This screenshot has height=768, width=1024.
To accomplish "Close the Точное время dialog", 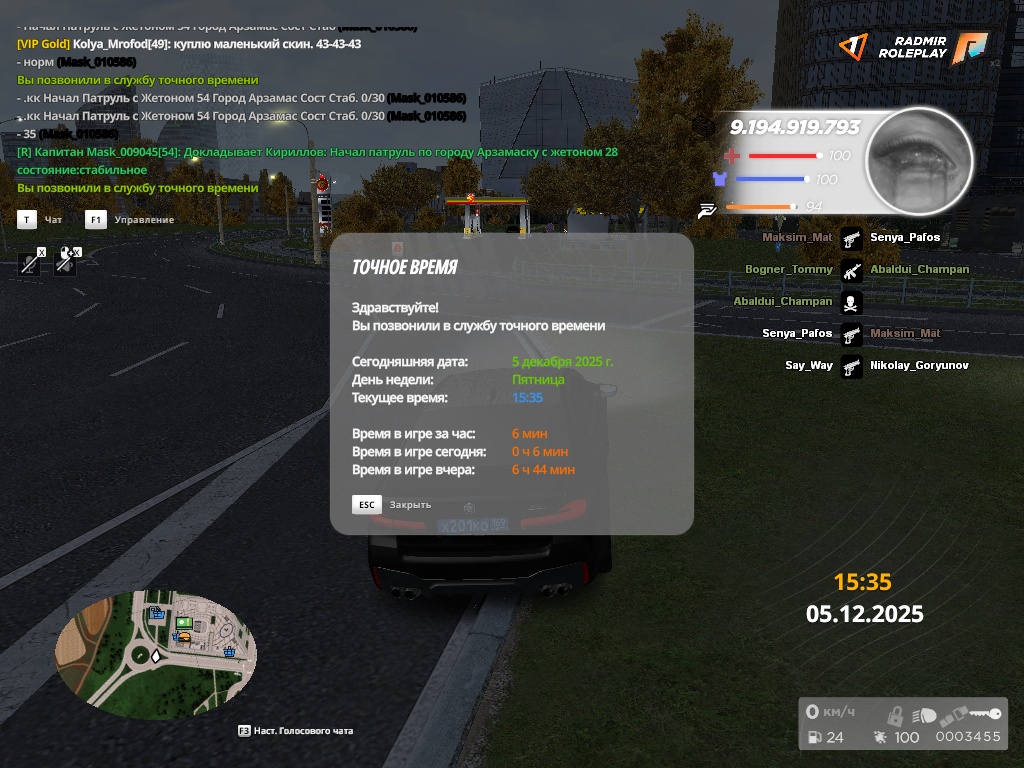I will [367, 505].
